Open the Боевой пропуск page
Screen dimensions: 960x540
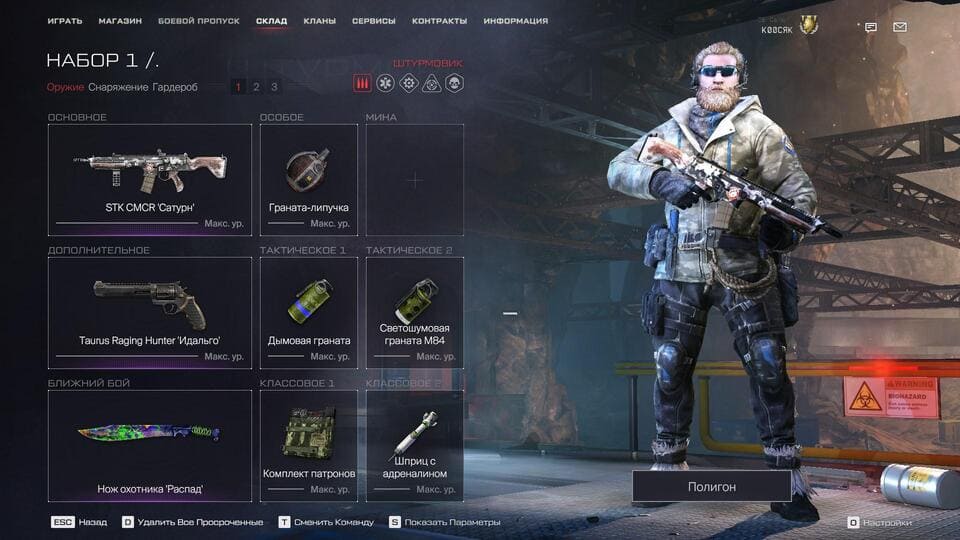[x=199, y=21]
